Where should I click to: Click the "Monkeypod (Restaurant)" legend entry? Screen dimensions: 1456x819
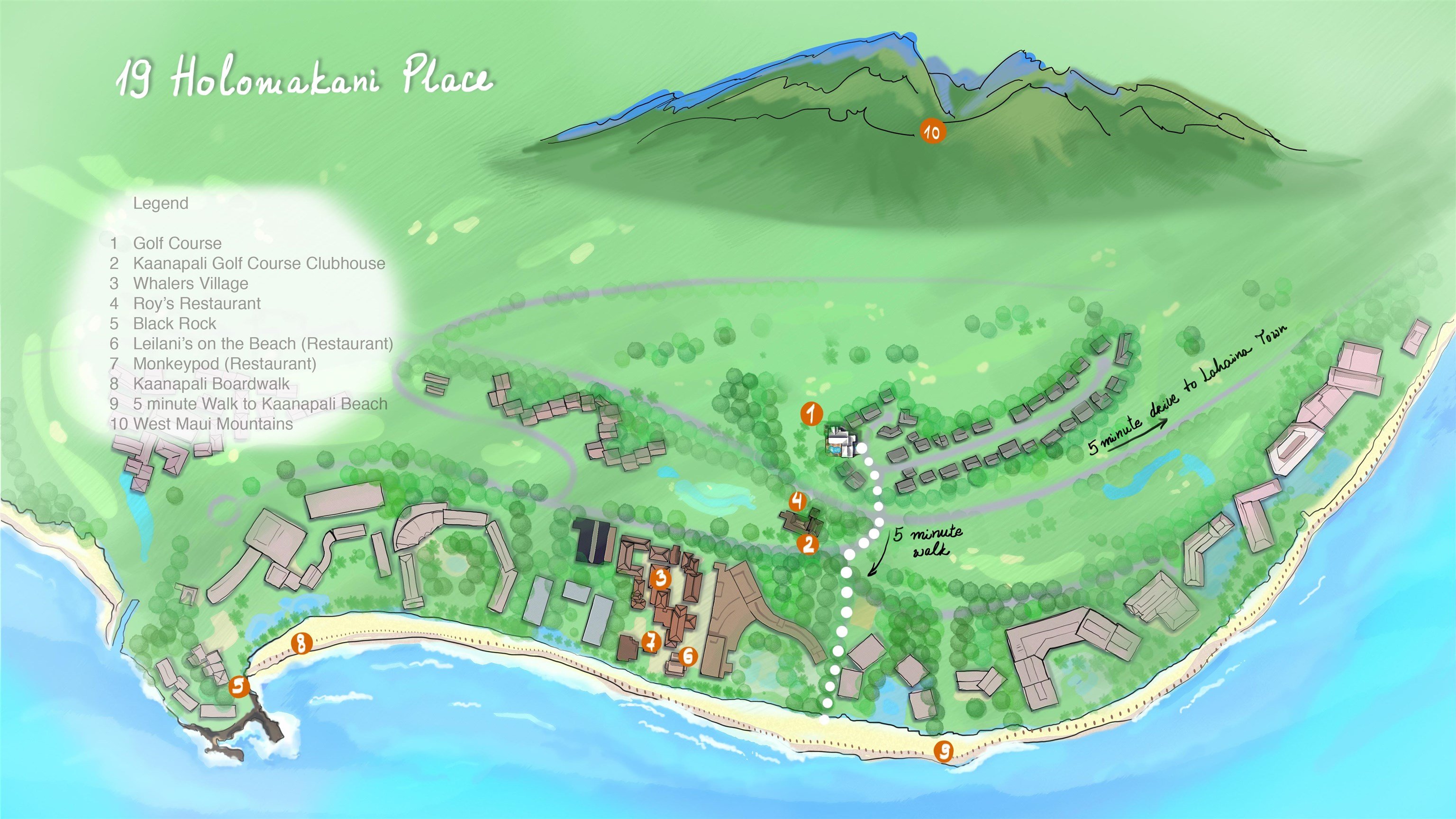pos(224,364)
